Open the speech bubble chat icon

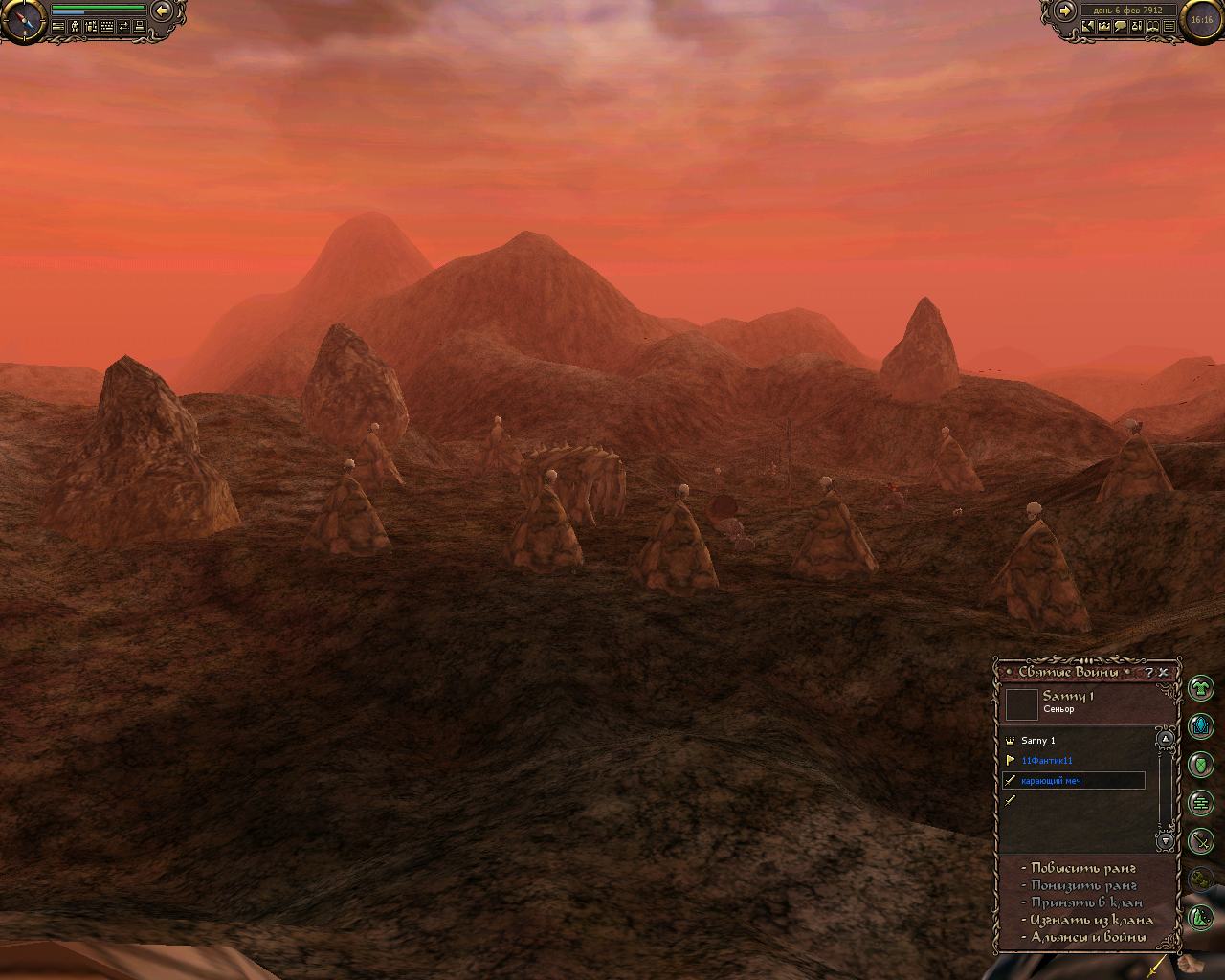click(1120, 27)
